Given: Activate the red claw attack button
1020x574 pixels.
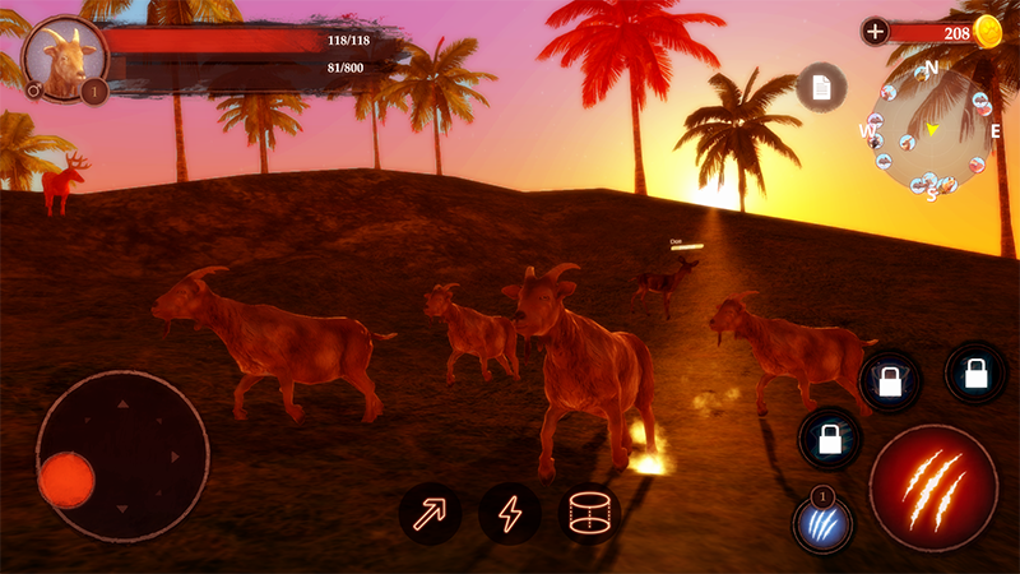Looking at the screenshot, I should click(933, 488).
